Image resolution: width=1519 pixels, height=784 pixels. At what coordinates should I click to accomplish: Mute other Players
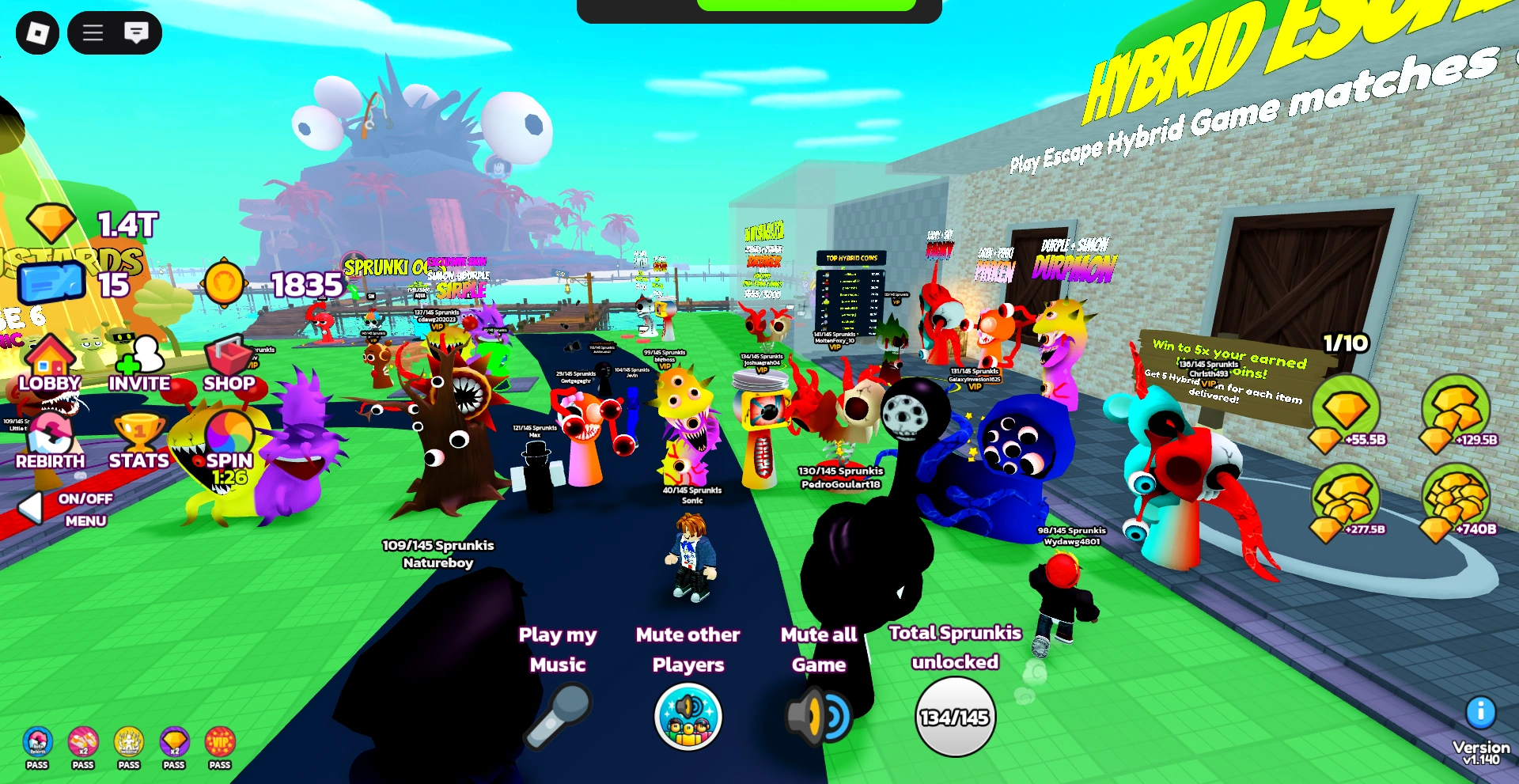coord(687,716)
